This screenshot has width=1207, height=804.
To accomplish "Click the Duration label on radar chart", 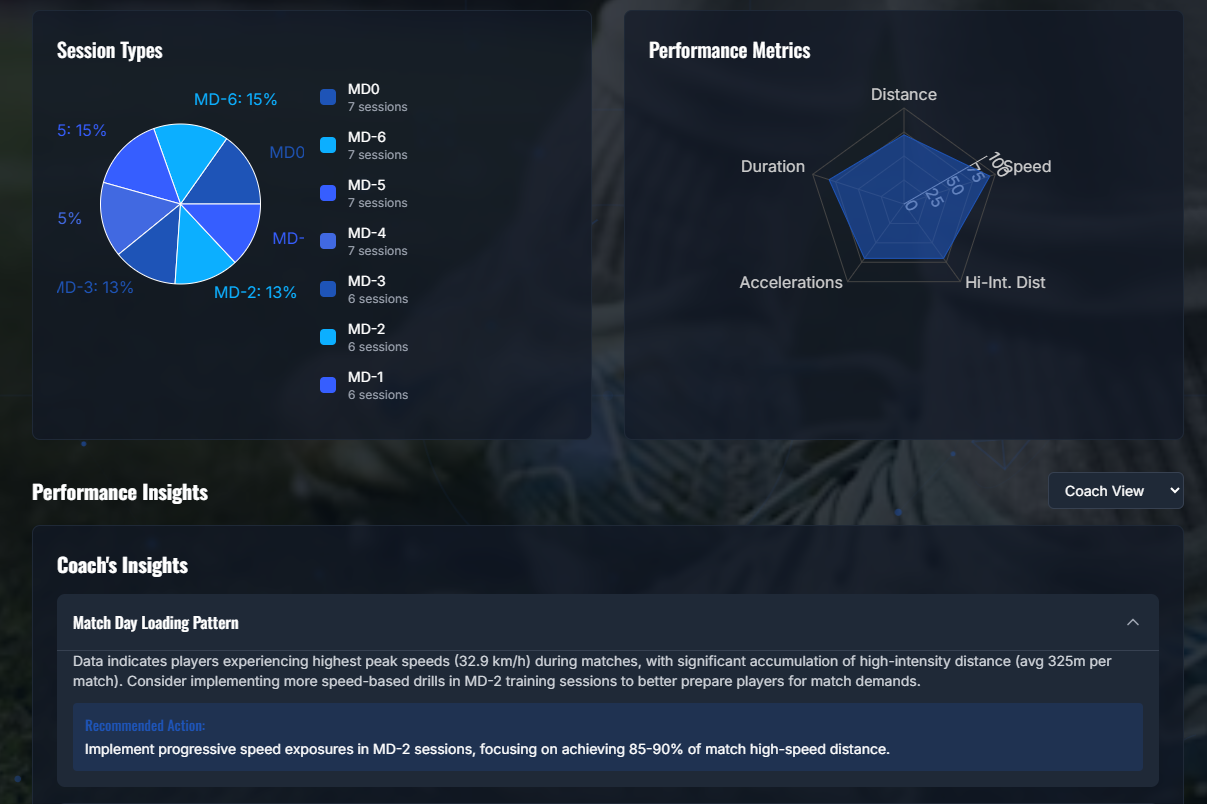I will (x=773, y=167).
